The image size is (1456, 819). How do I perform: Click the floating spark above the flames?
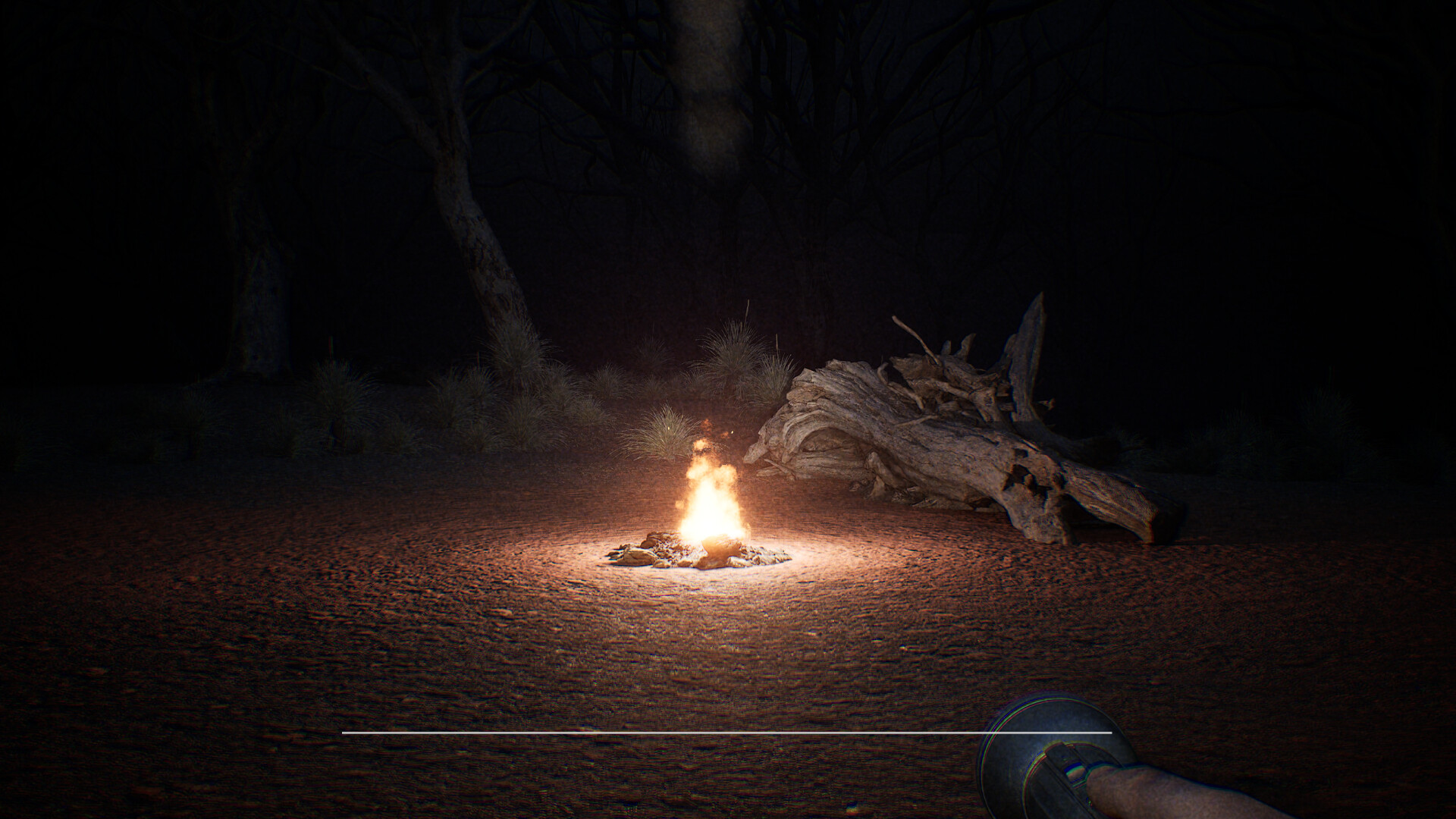tap(732, 432)
